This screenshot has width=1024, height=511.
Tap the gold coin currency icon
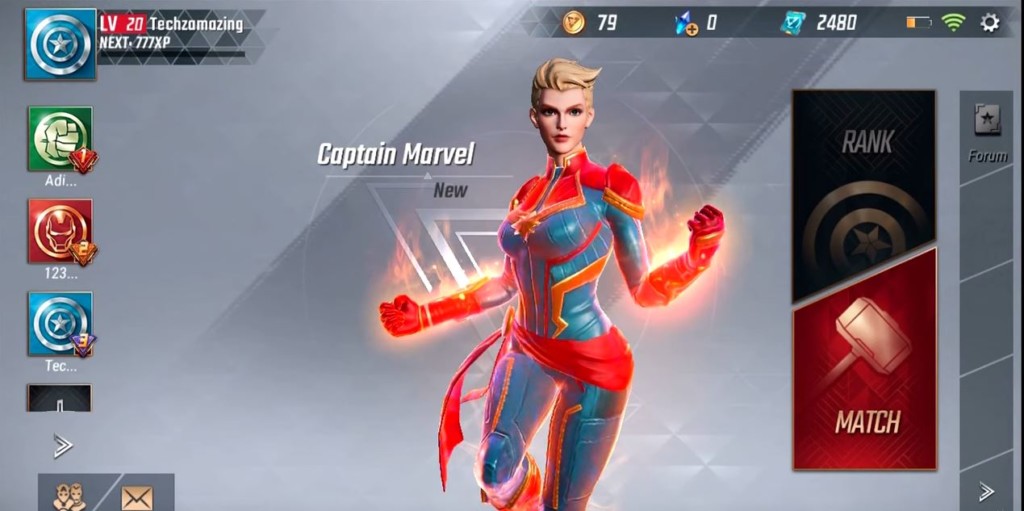(x=573, y=22)
